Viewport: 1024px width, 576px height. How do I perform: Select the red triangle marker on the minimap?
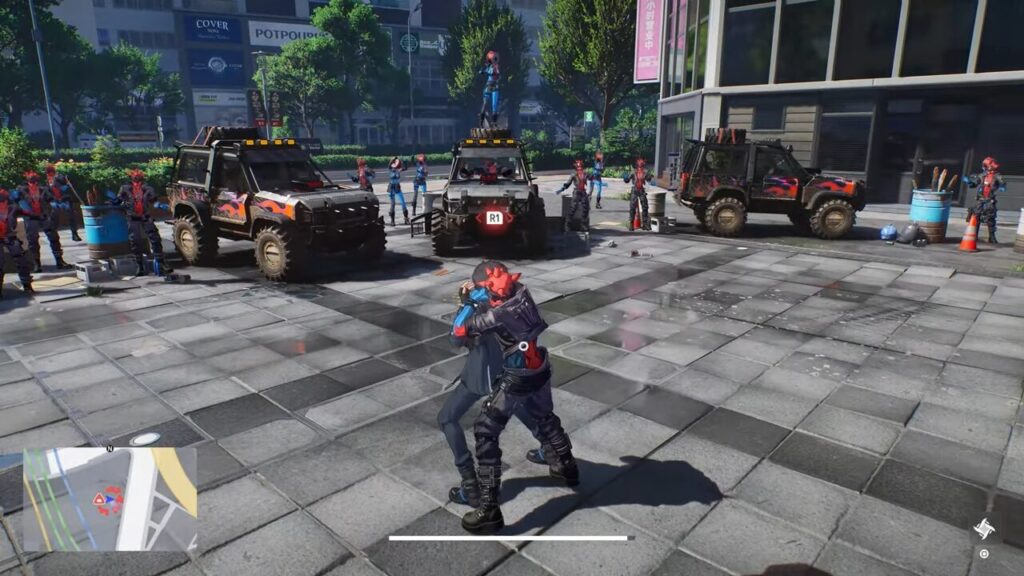click(99, 498)
